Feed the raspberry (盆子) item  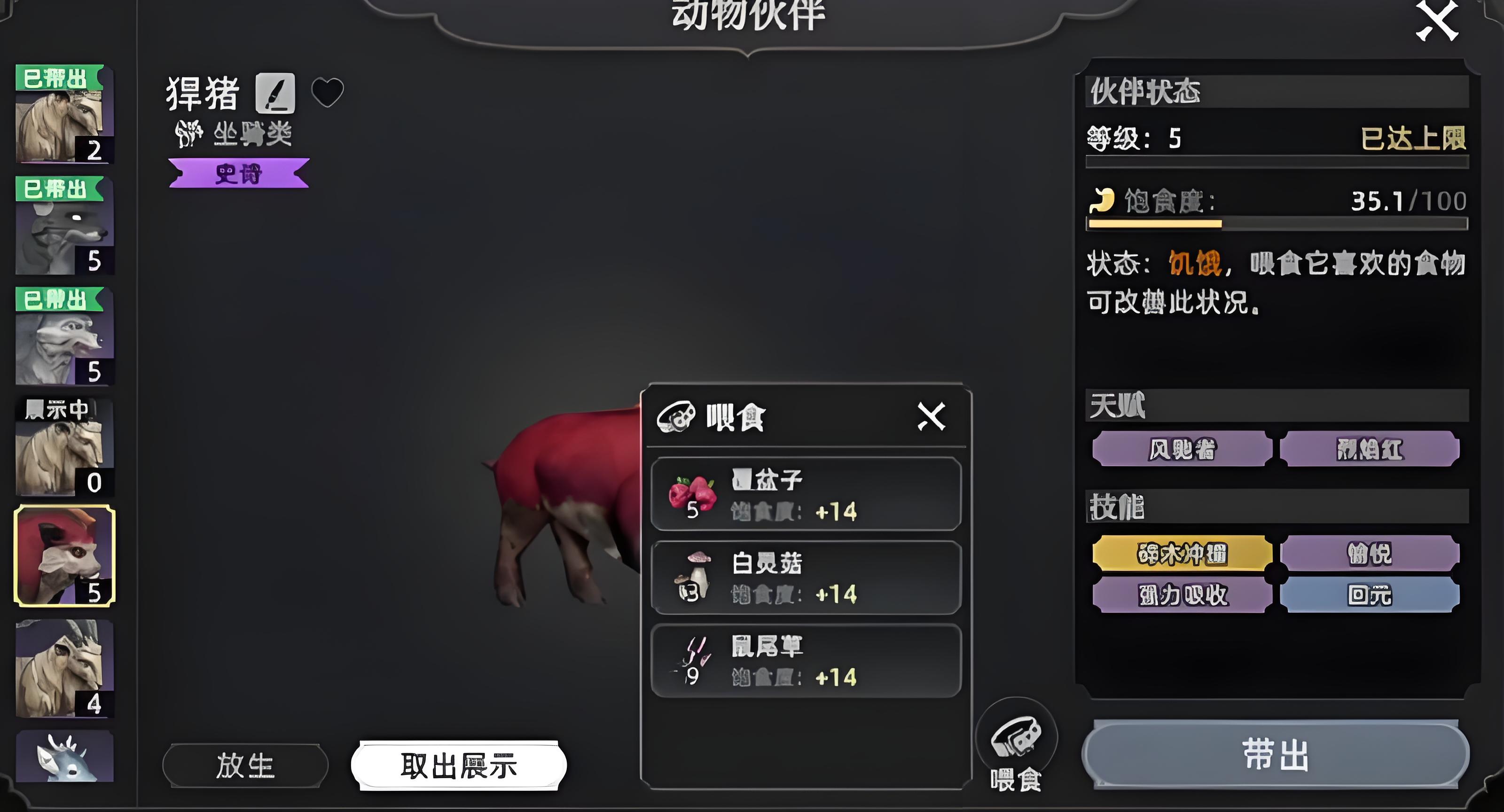coord(806,494)
